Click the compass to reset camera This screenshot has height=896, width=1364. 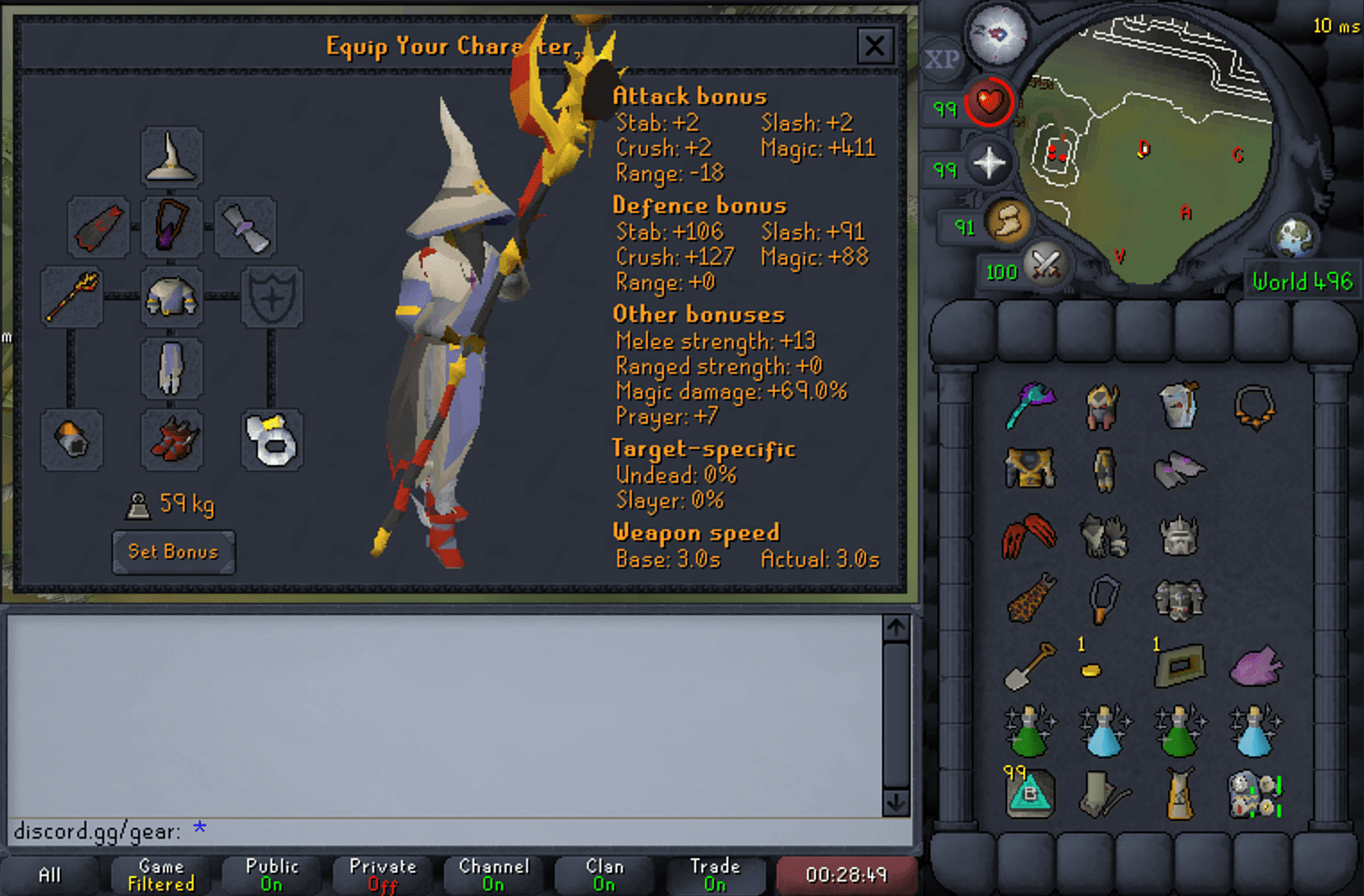click(x=997, y=33)
